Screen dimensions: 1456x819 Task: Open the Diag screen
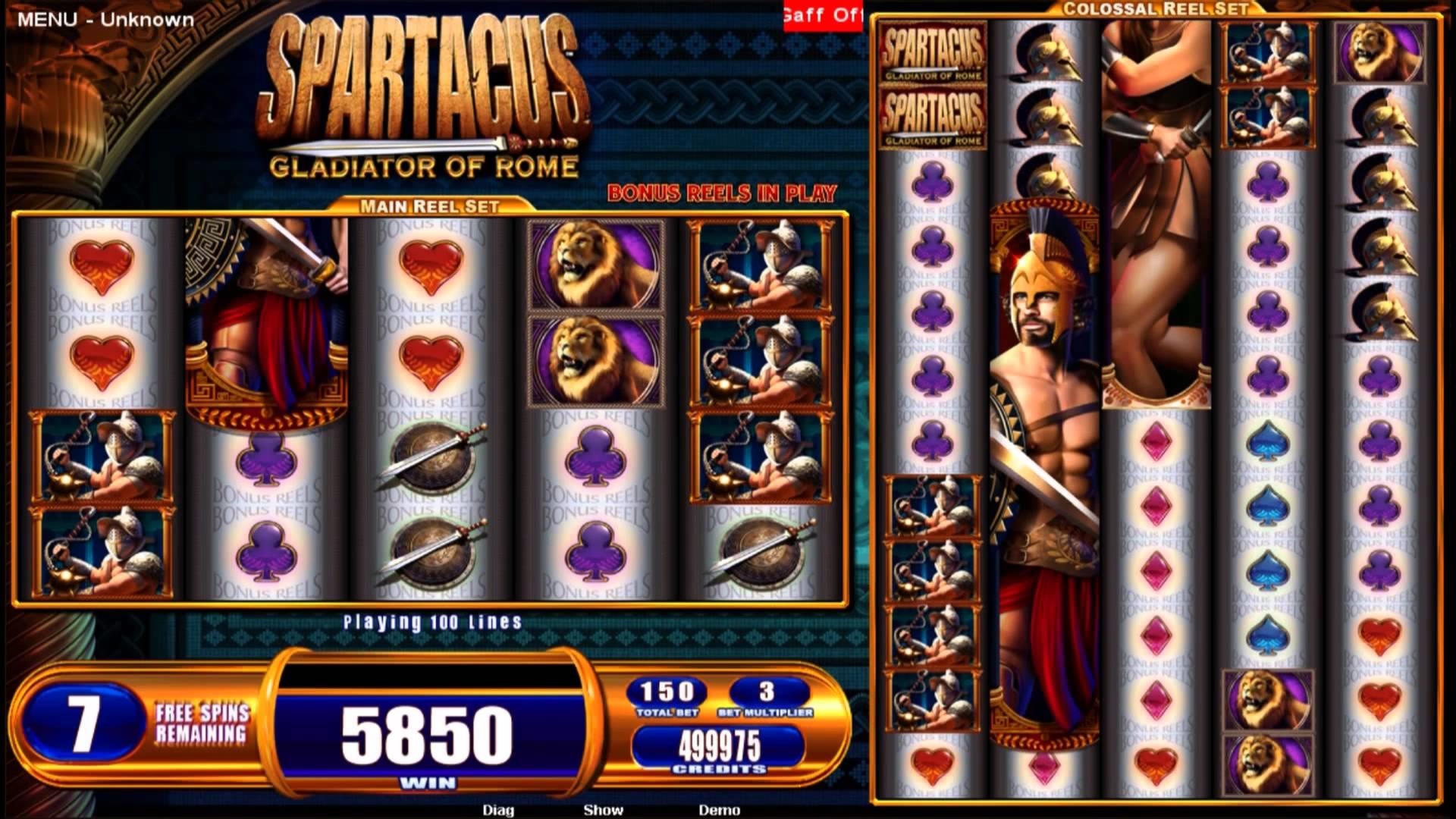click(497, 810)
